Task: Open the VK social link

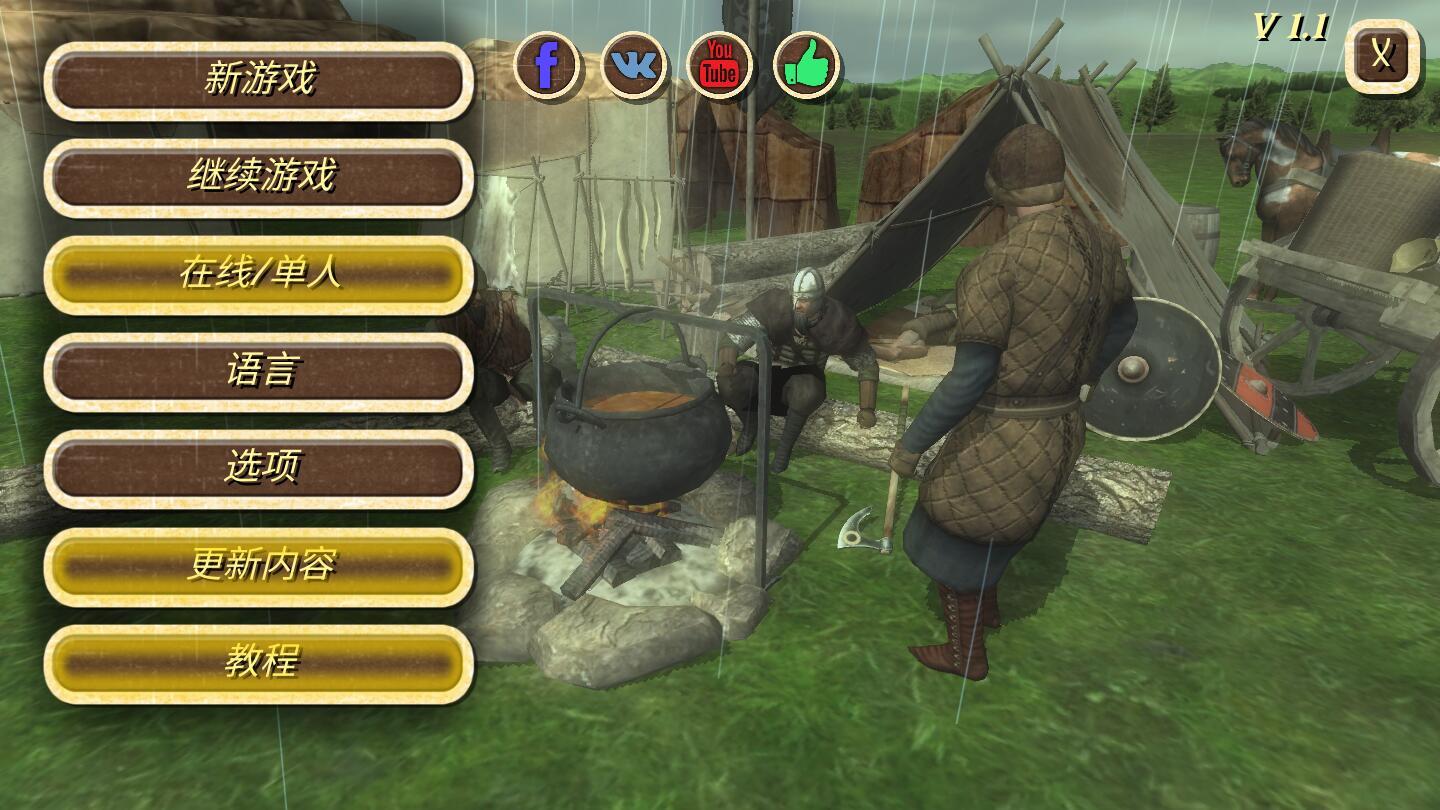Action: pyautogui.click(x=634, y=66)
